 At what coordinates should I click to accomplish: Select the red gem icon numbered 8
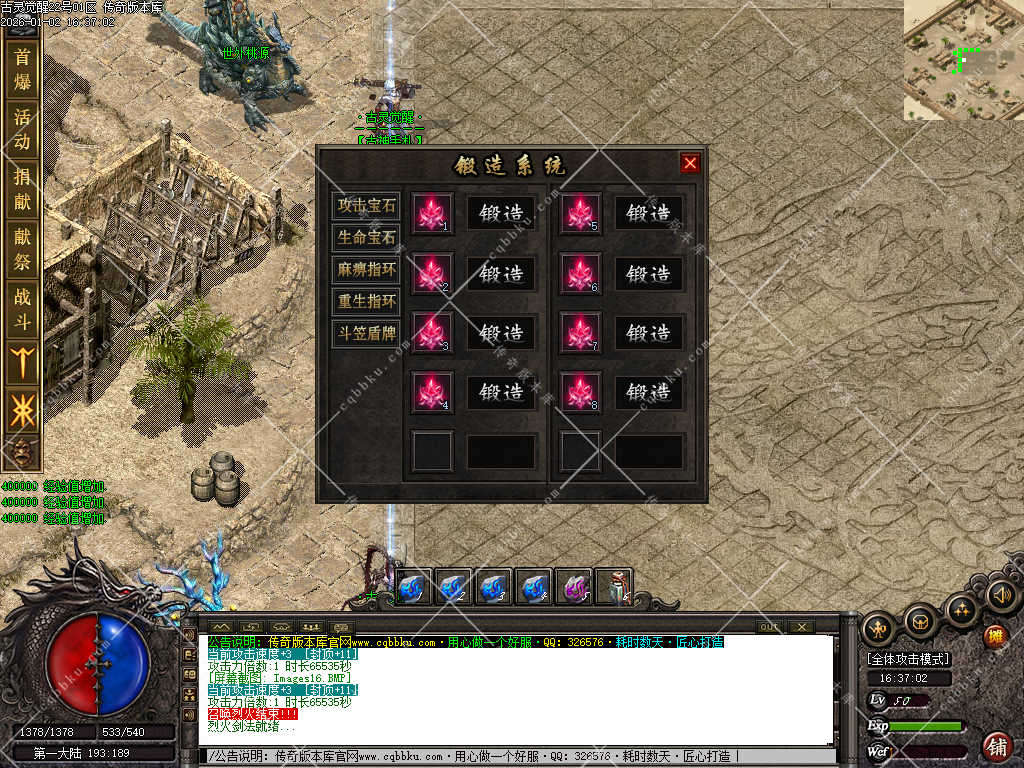[x=580, y=392]
